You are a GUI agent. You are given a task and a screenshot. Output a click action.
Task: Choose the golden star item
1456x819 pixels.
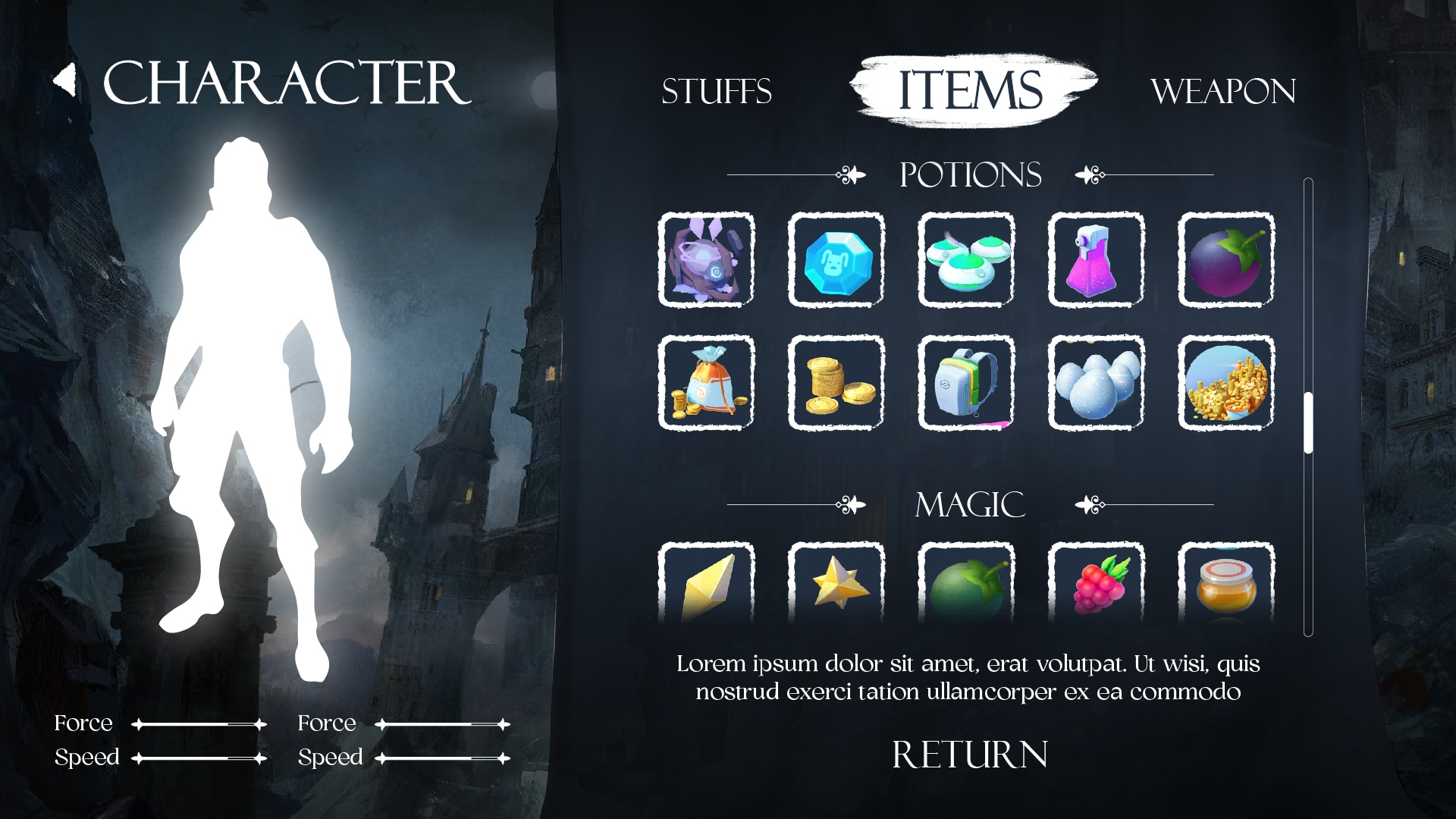pos(835,588)
